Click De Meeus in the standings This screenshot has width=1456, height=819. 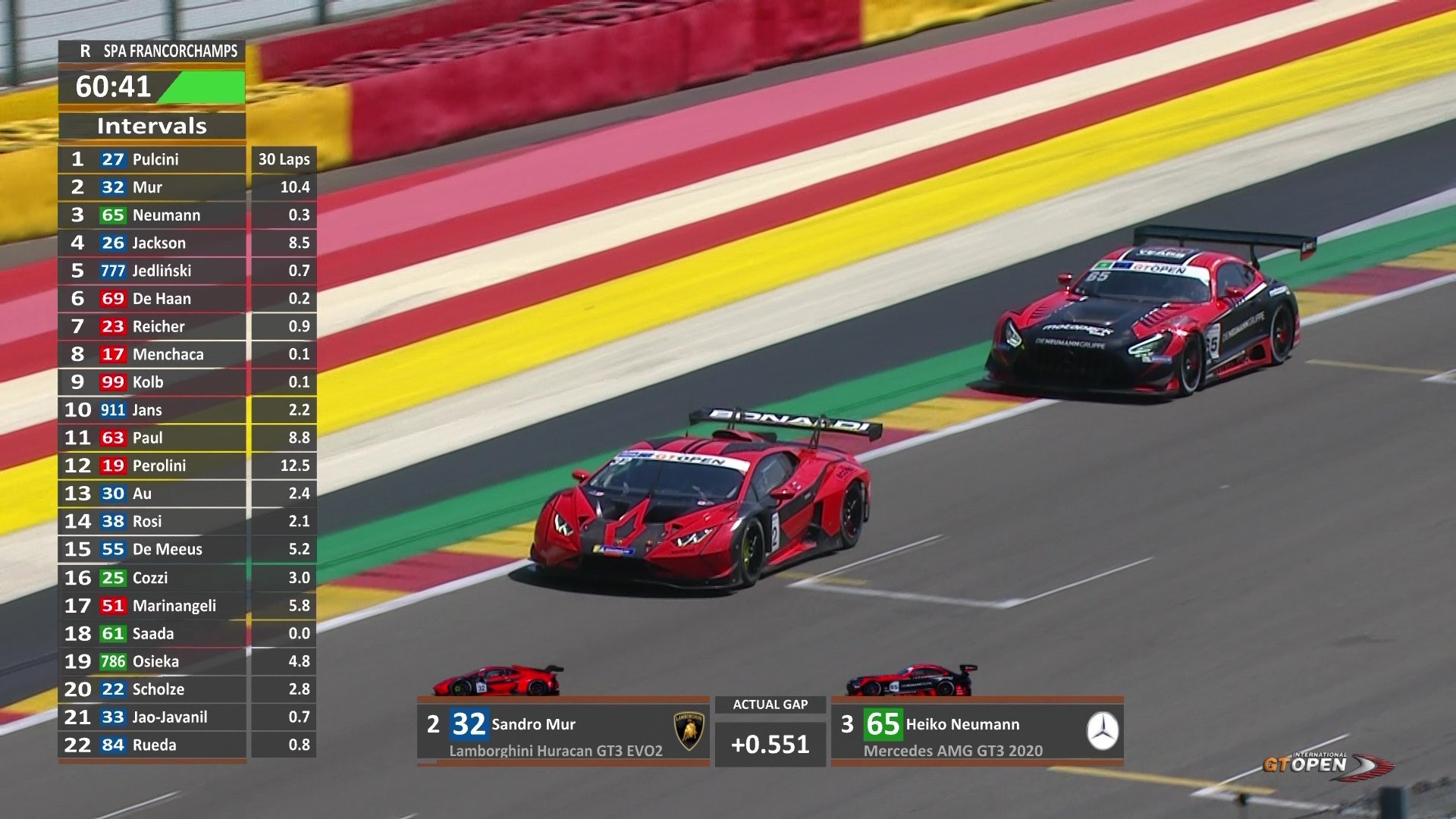(152, 549)
